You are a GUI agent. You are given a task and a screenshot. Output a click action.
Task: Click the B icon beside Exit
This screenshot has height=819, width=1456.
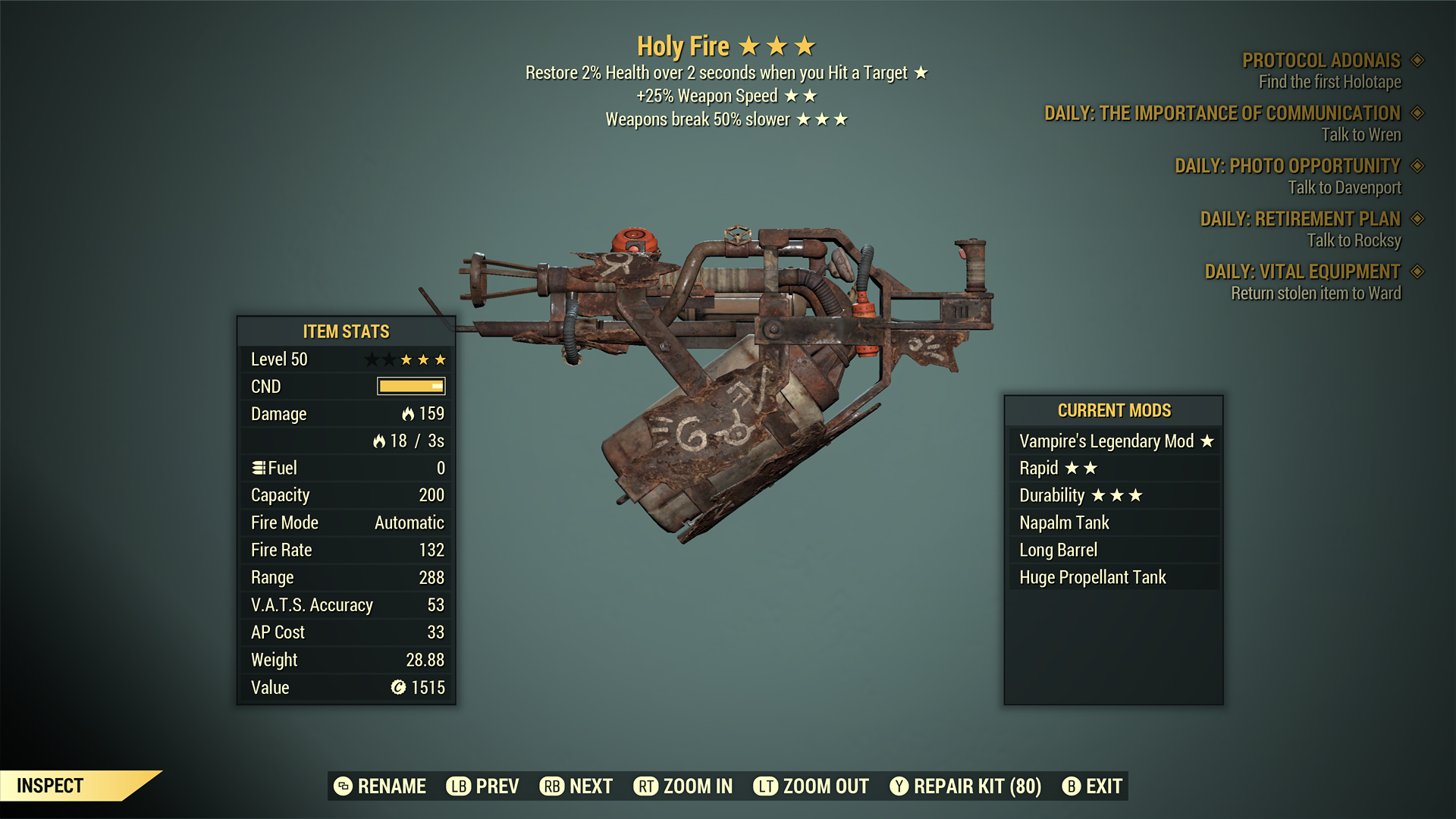(1071, 786)
